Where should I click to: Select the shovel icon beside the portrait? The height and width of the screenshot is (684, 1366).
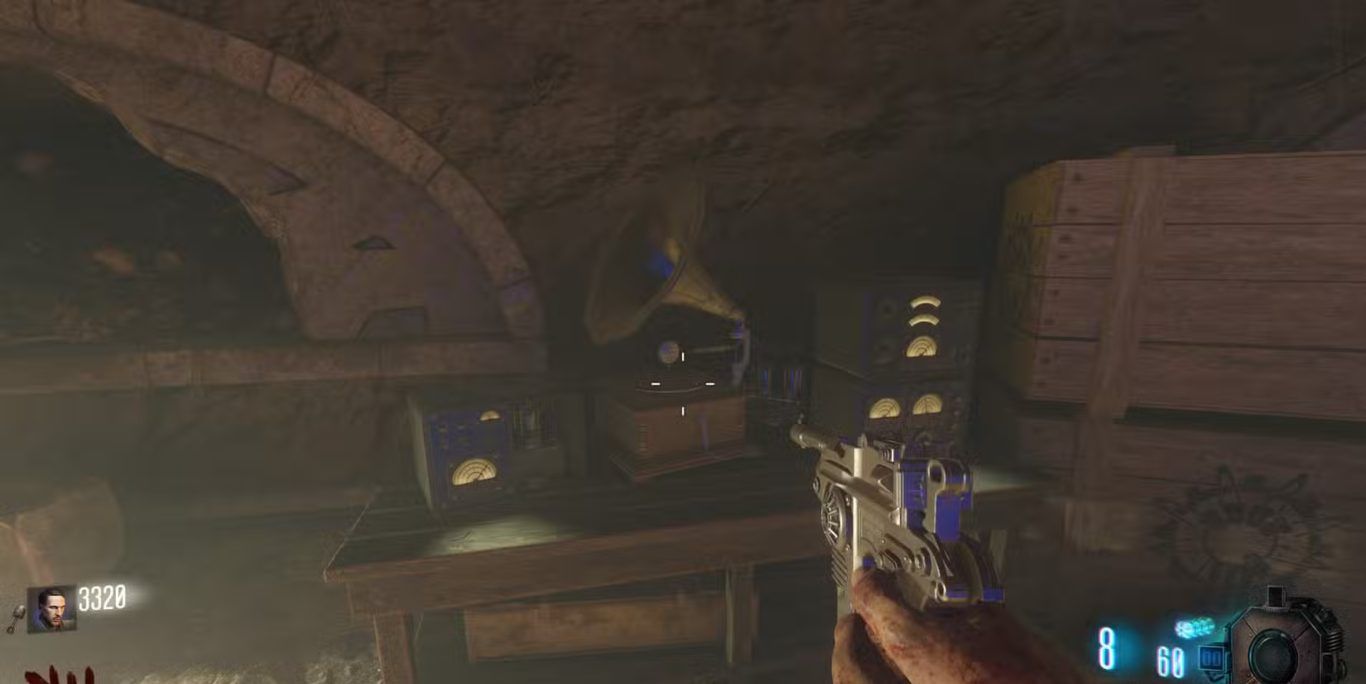point(17,619)
